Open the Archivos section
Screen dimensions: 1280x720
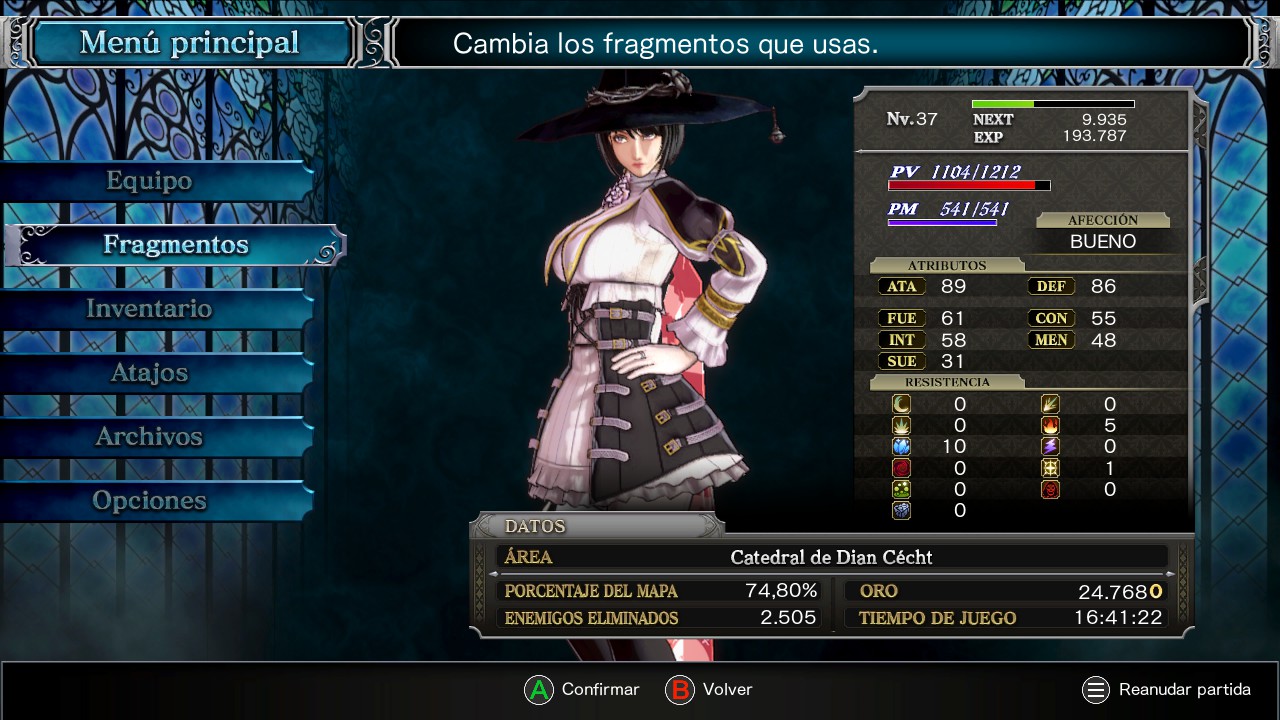[x=150, y=437]
